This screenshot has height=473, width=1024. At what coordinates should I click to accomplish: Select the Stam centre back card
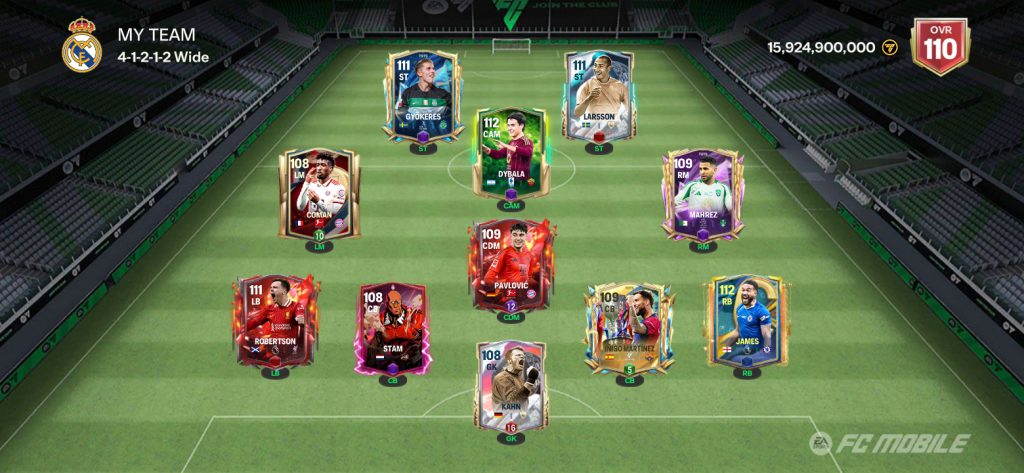click(390, 327)
